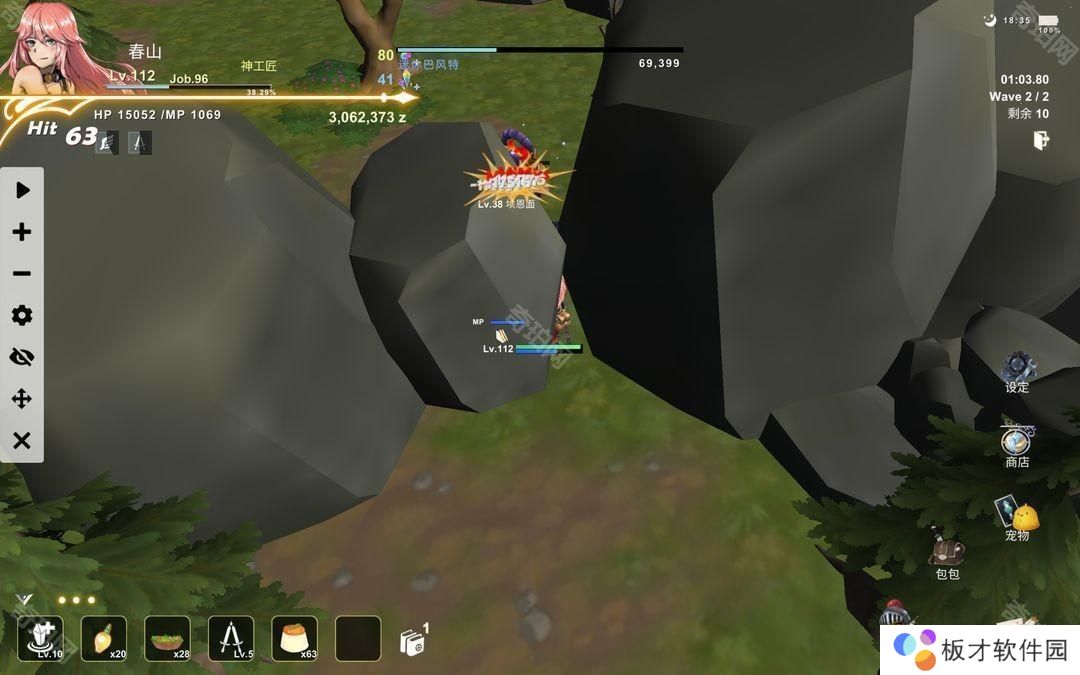Close the overlay toolbar with X
The image size is (1080, 675).
click(22, 441)
